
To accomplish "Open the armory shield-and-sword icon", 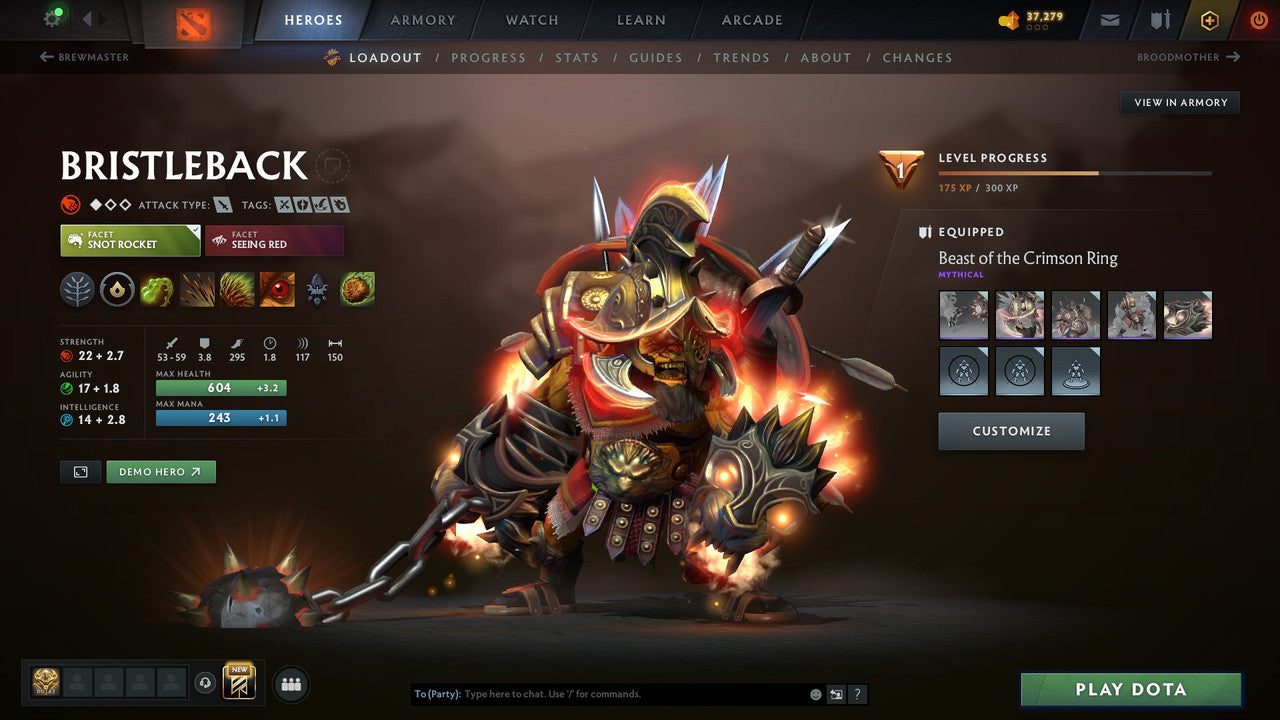I will (1162, 19).
